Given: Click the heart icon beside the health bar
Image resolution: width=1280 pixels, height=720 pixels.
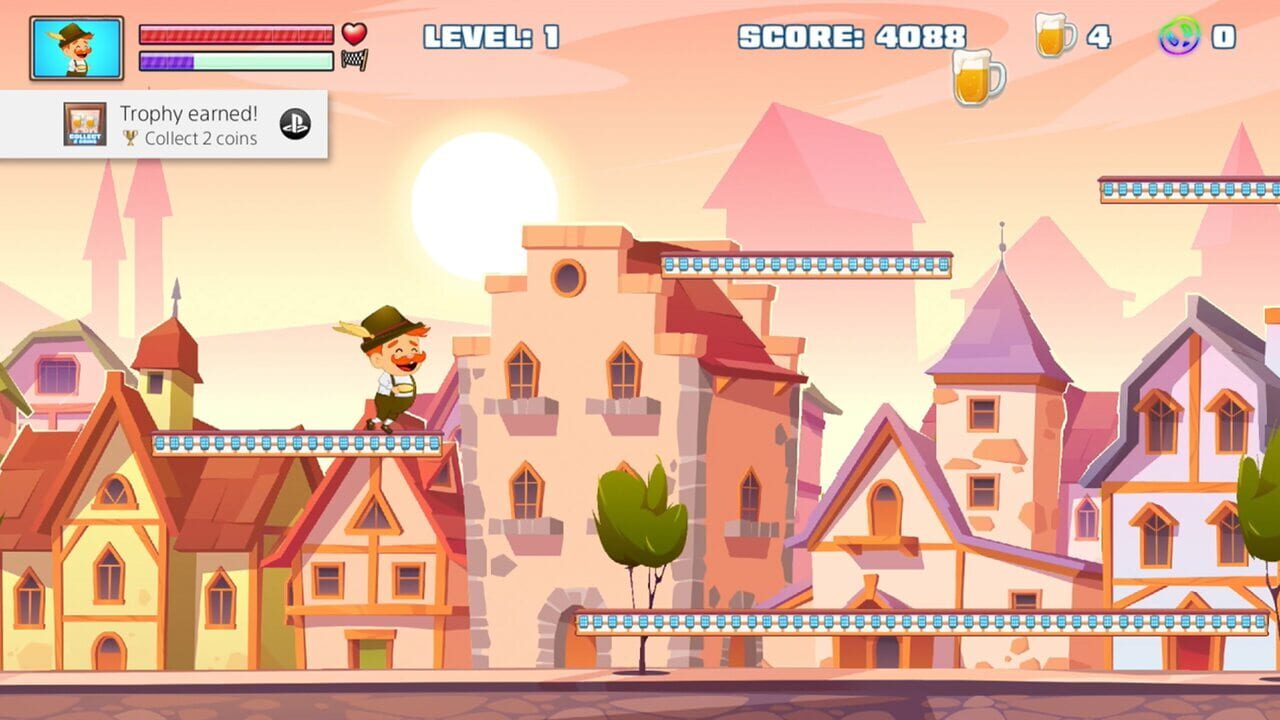Looking at the screenshot, I should [x=354, y=33].
